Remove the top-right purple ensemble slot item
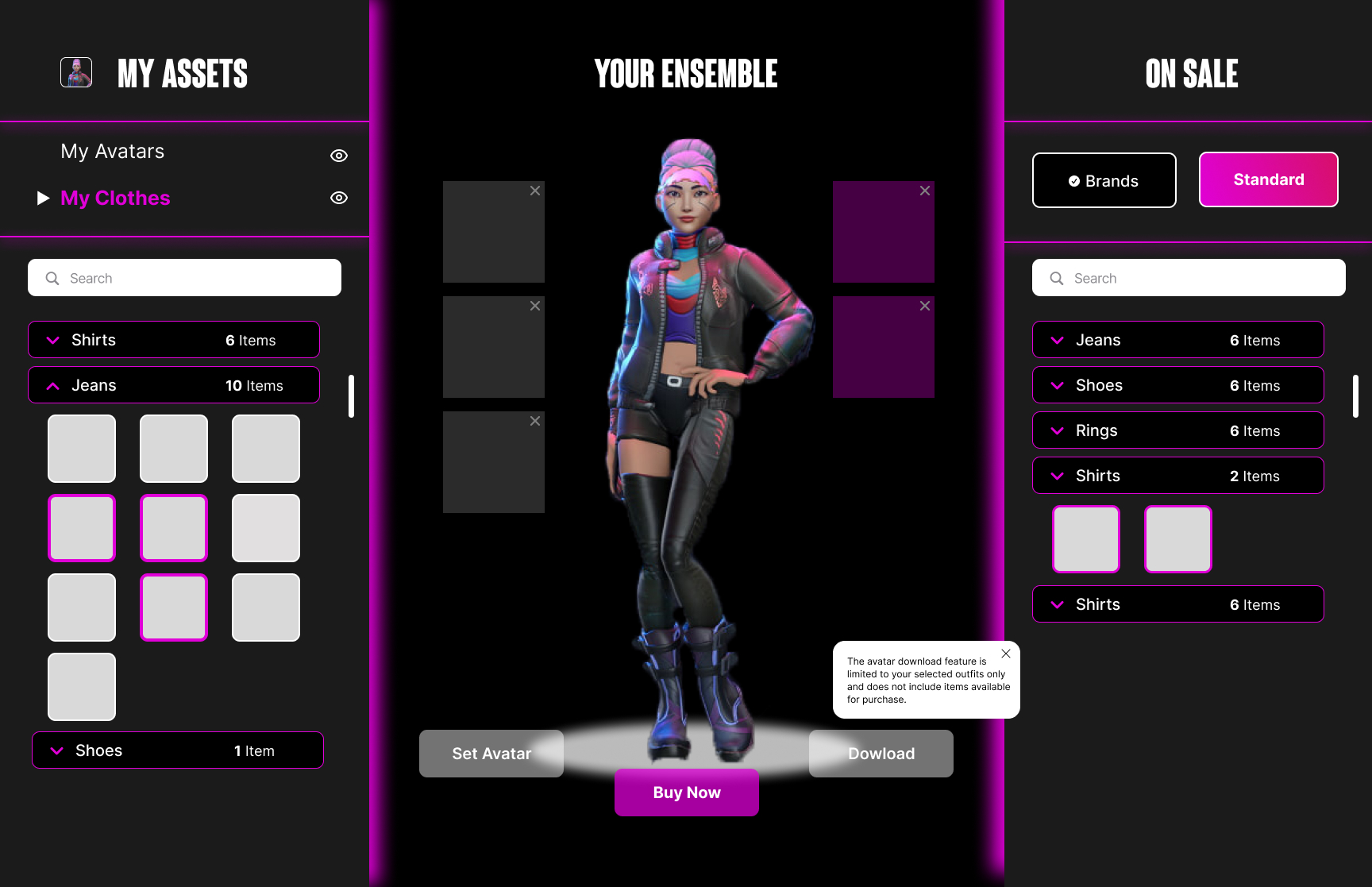The width and height of the screenshot is (1372, 887). pyautogui.click(x=924, y=191)
